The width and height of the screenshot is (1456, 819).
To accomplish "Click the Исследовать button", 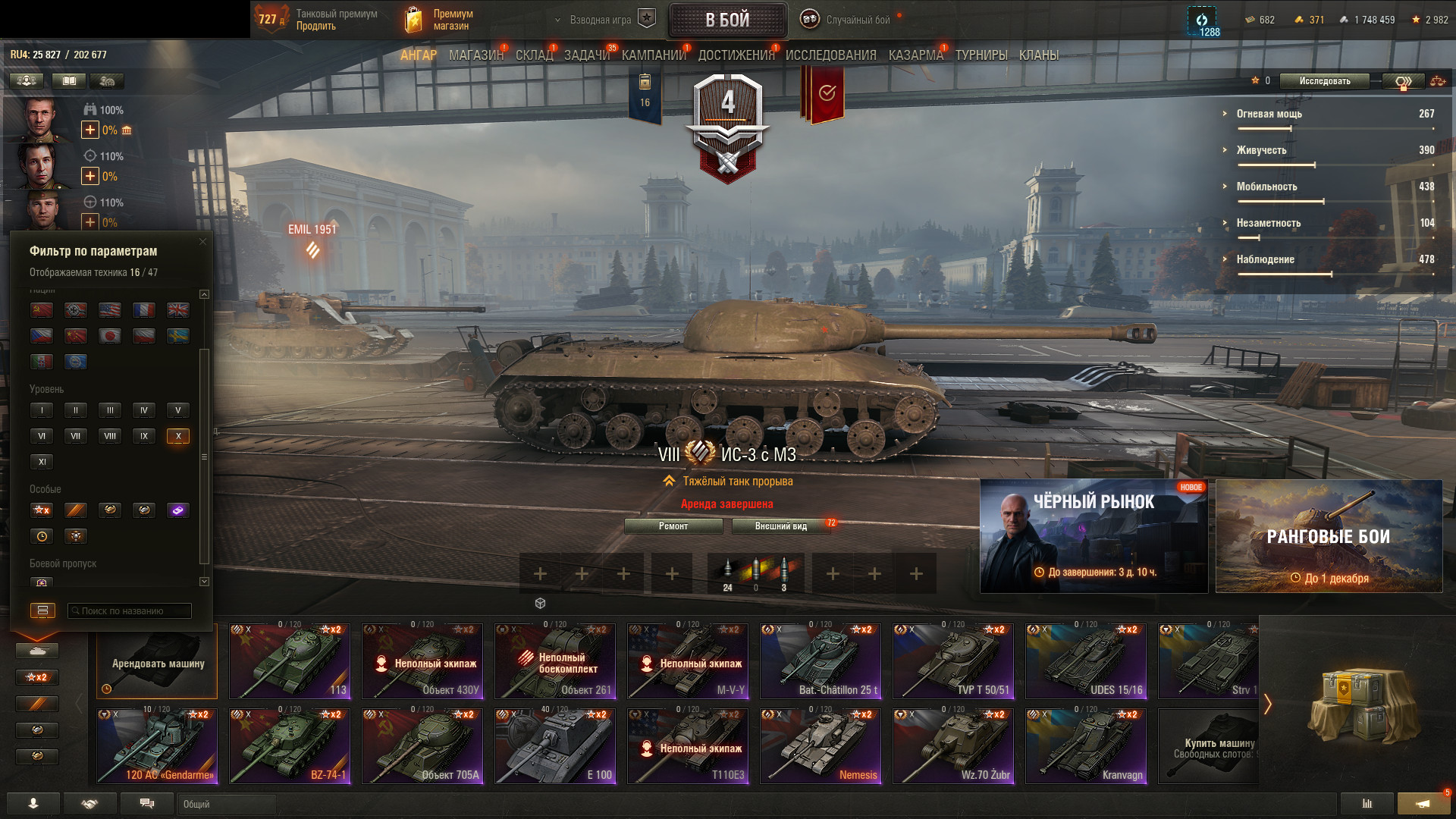I will pyautogui.click(x=1324, y=81).
